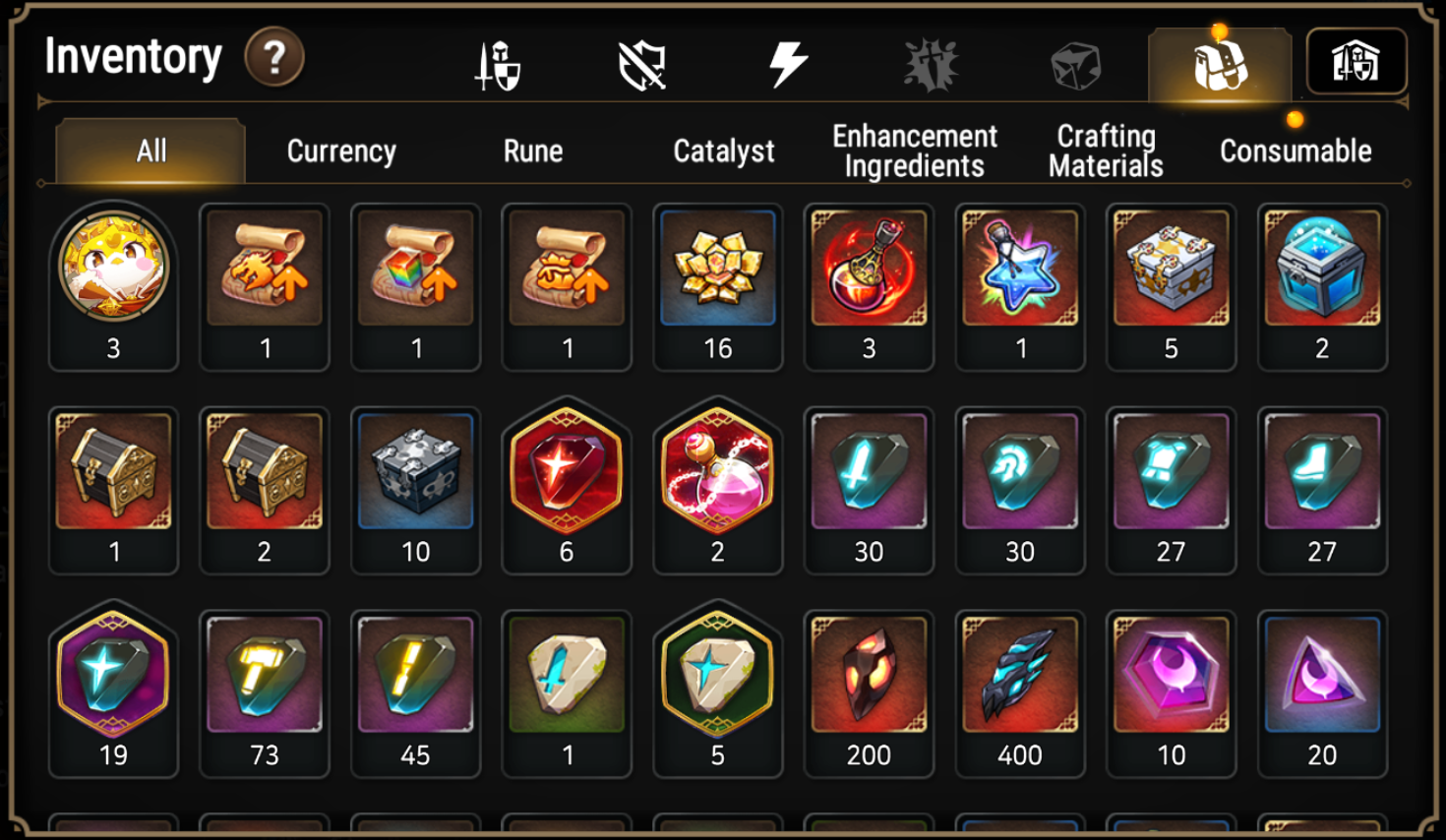1446x840 pixels.
Task: Select the All filter tab
Action: coord(148,150)
